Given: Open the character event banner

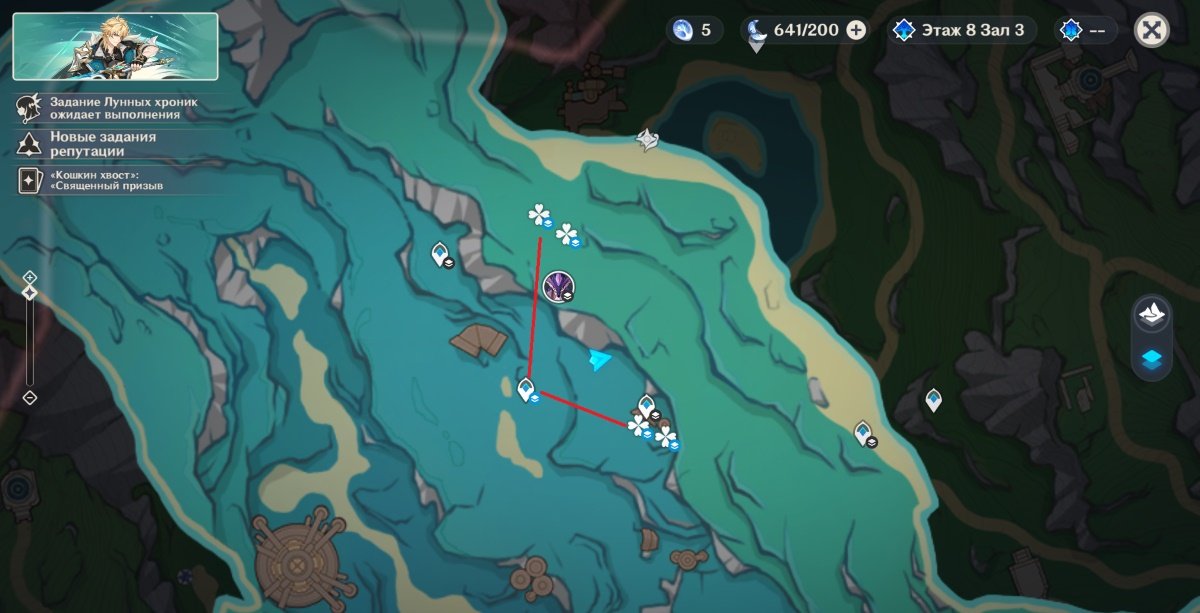Looking at the screenshot, I should (x=115, y=46).
